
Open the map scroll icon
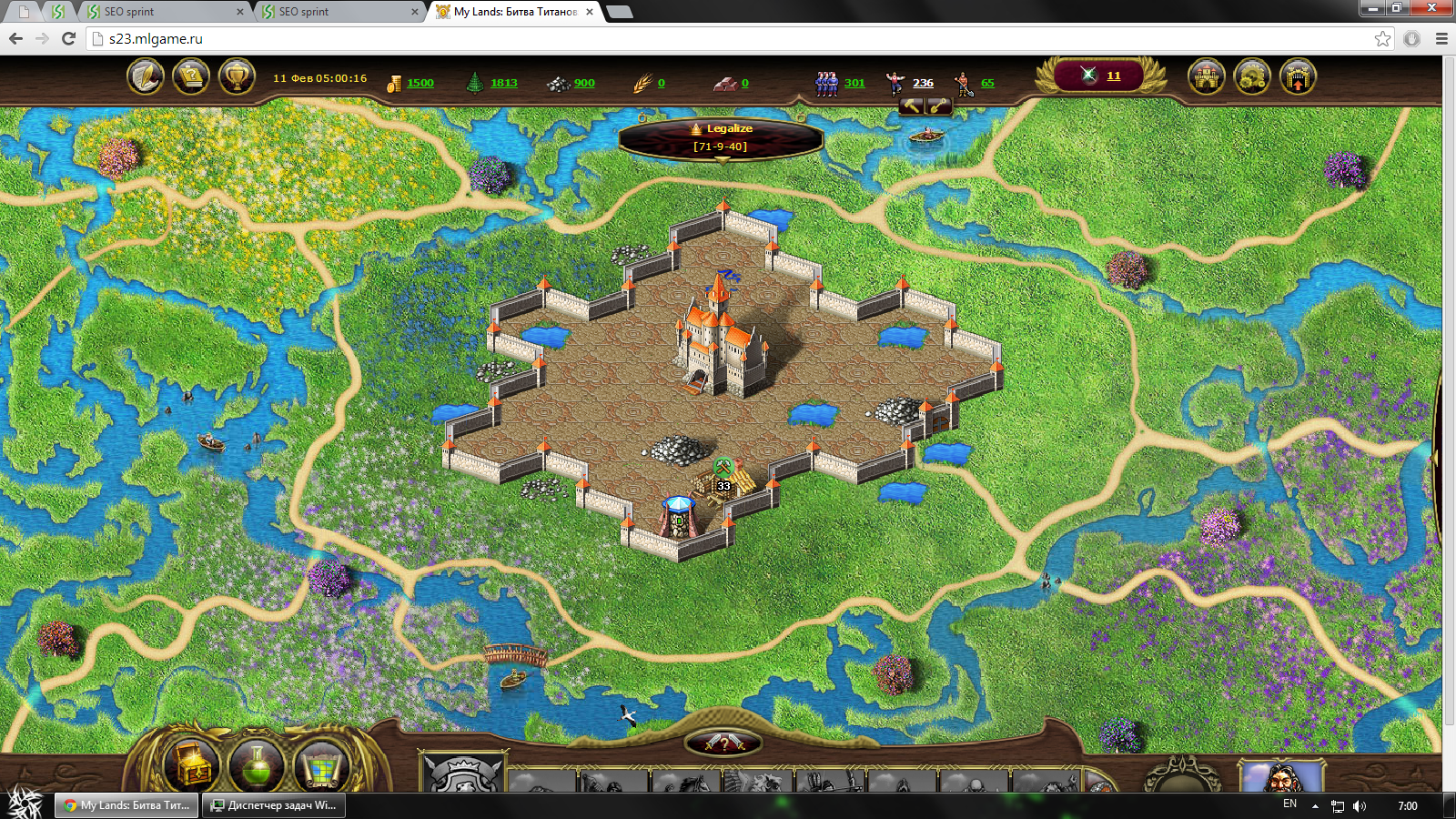pos(321,766)
